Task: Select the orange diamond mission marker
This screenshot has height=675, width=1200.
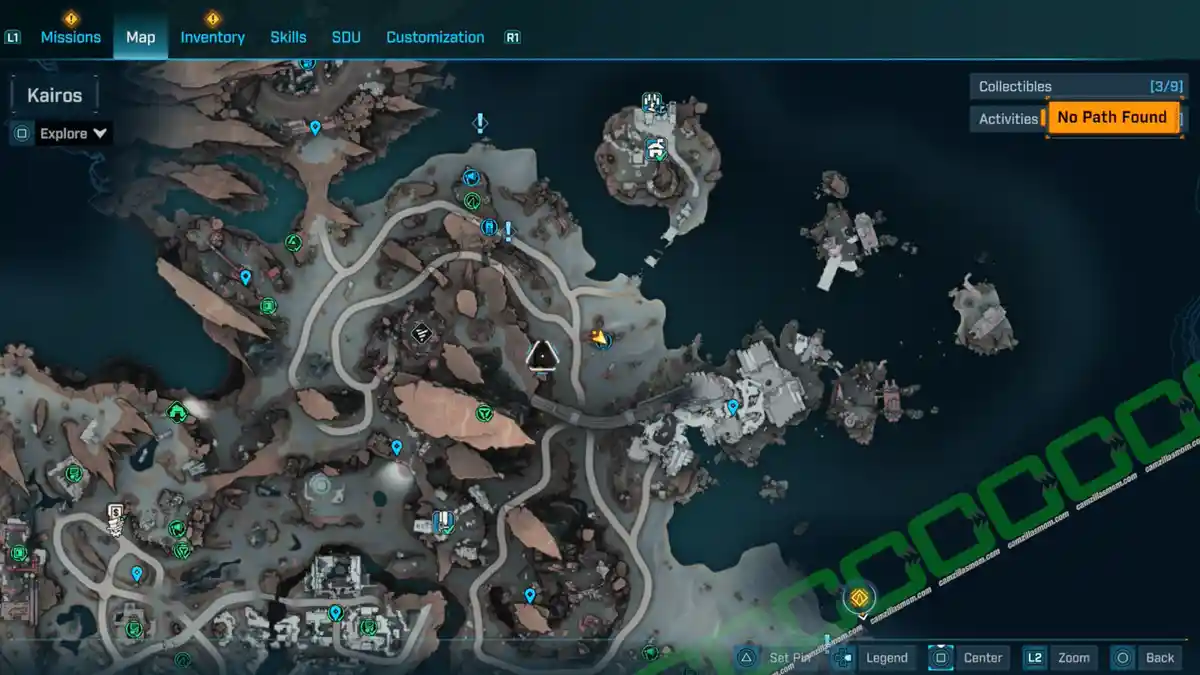Action: click(858, 598)
